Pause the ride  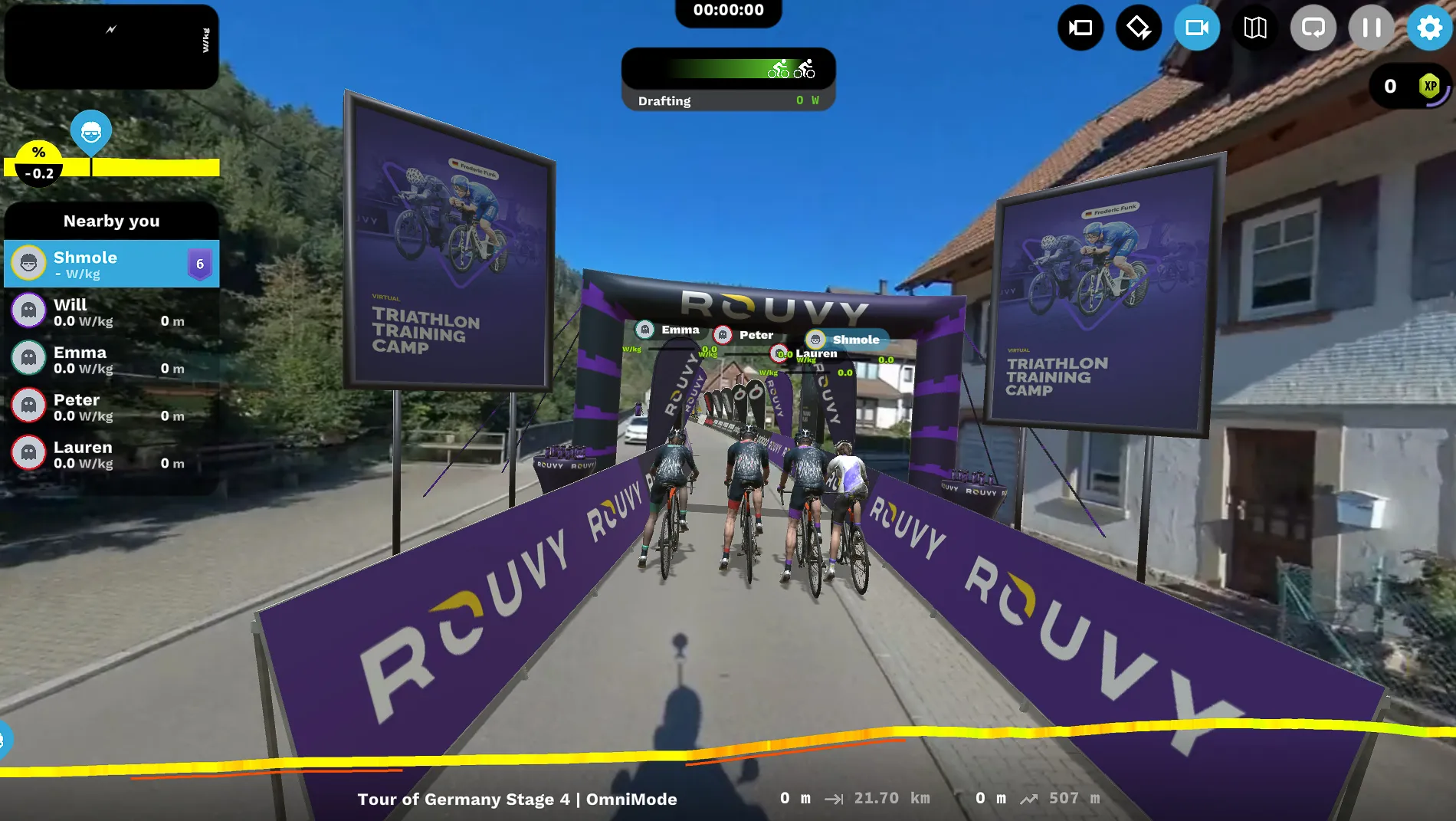(x=1371, y=28)
